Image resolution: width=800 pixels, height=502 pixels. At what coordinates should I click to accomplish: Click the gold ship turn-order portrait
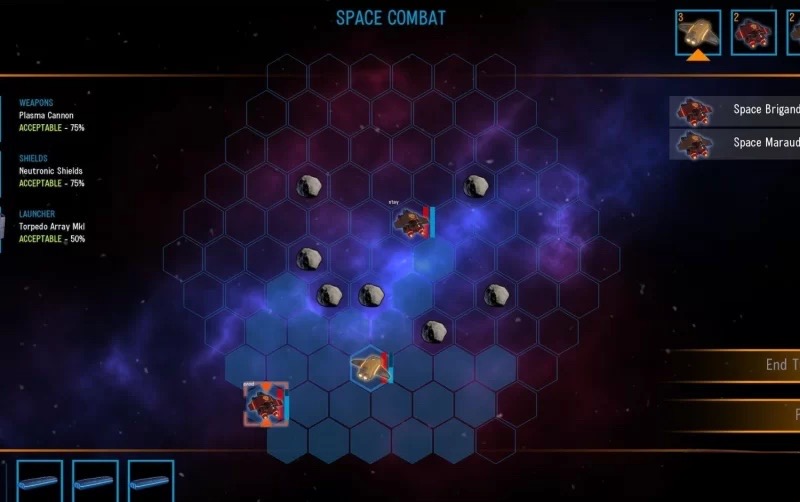point(698,32)
